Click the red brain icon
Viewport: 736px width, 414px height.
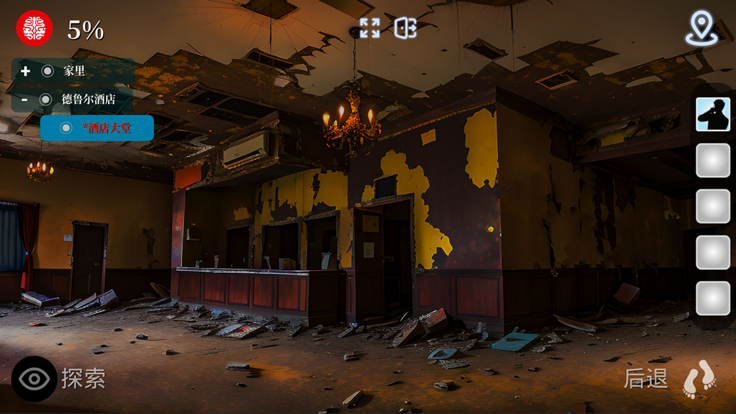[x=34, y=28]
